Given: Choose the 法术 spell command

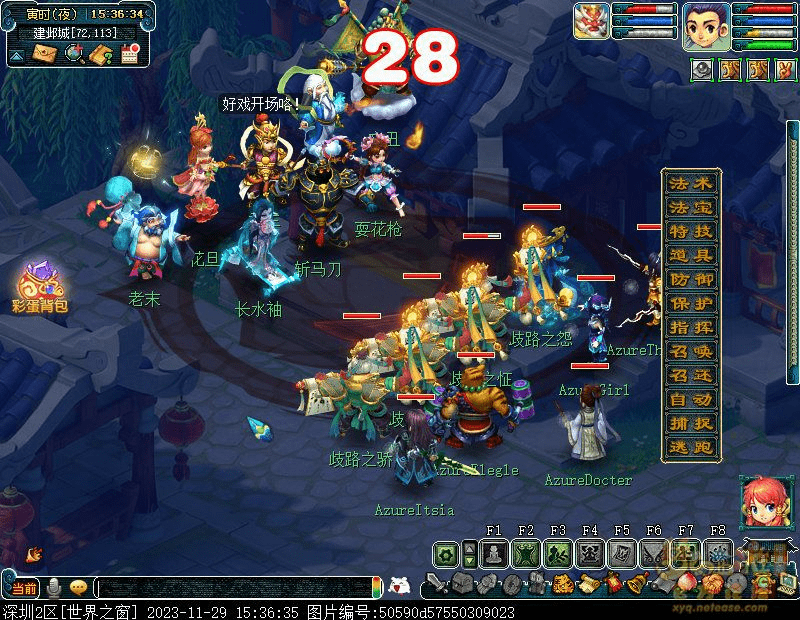Looking at the screenshot, I should (x=691, y=183).
